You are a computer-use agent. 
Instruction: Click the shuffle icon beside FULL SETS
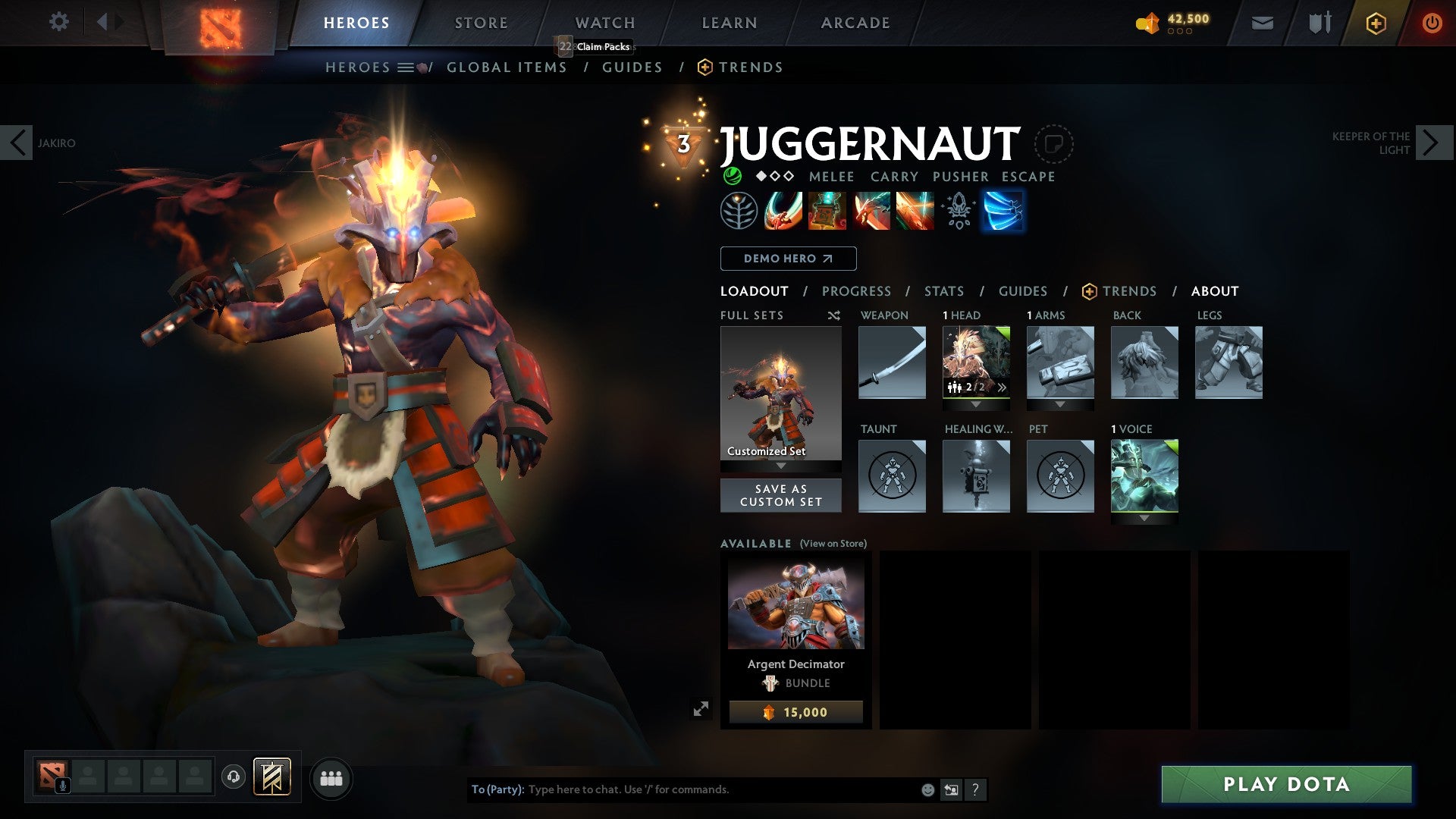[834, 315]
